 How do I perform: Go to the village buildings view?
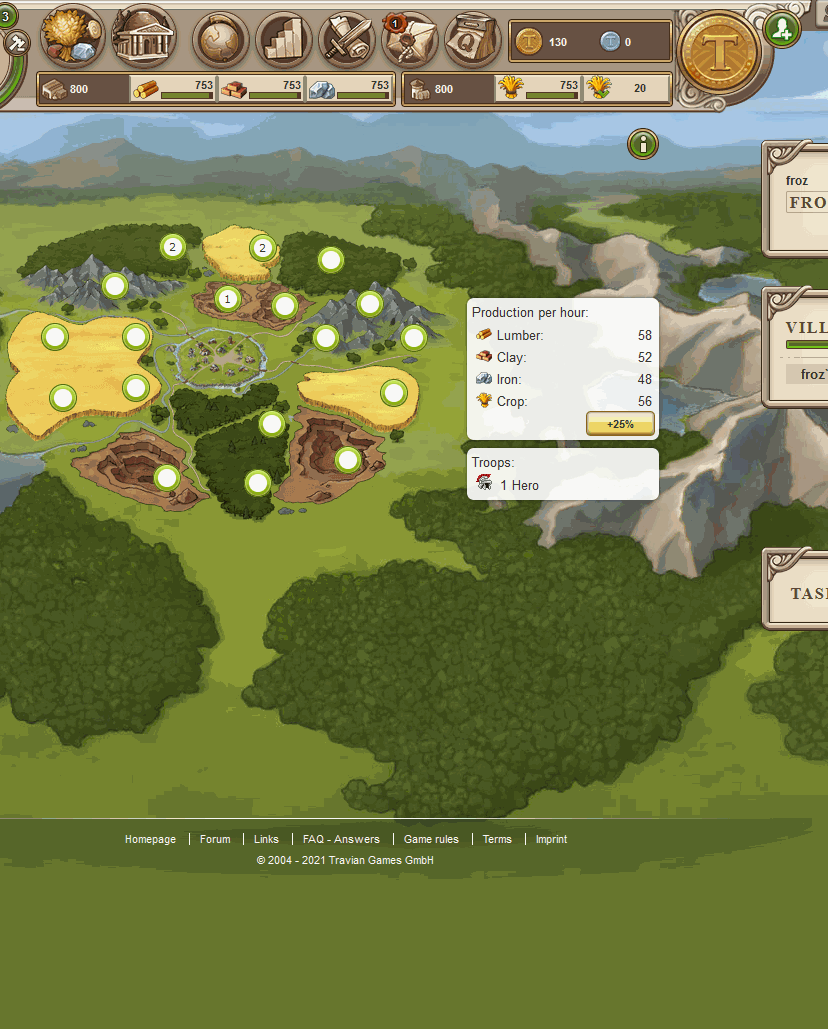[143, 37]
